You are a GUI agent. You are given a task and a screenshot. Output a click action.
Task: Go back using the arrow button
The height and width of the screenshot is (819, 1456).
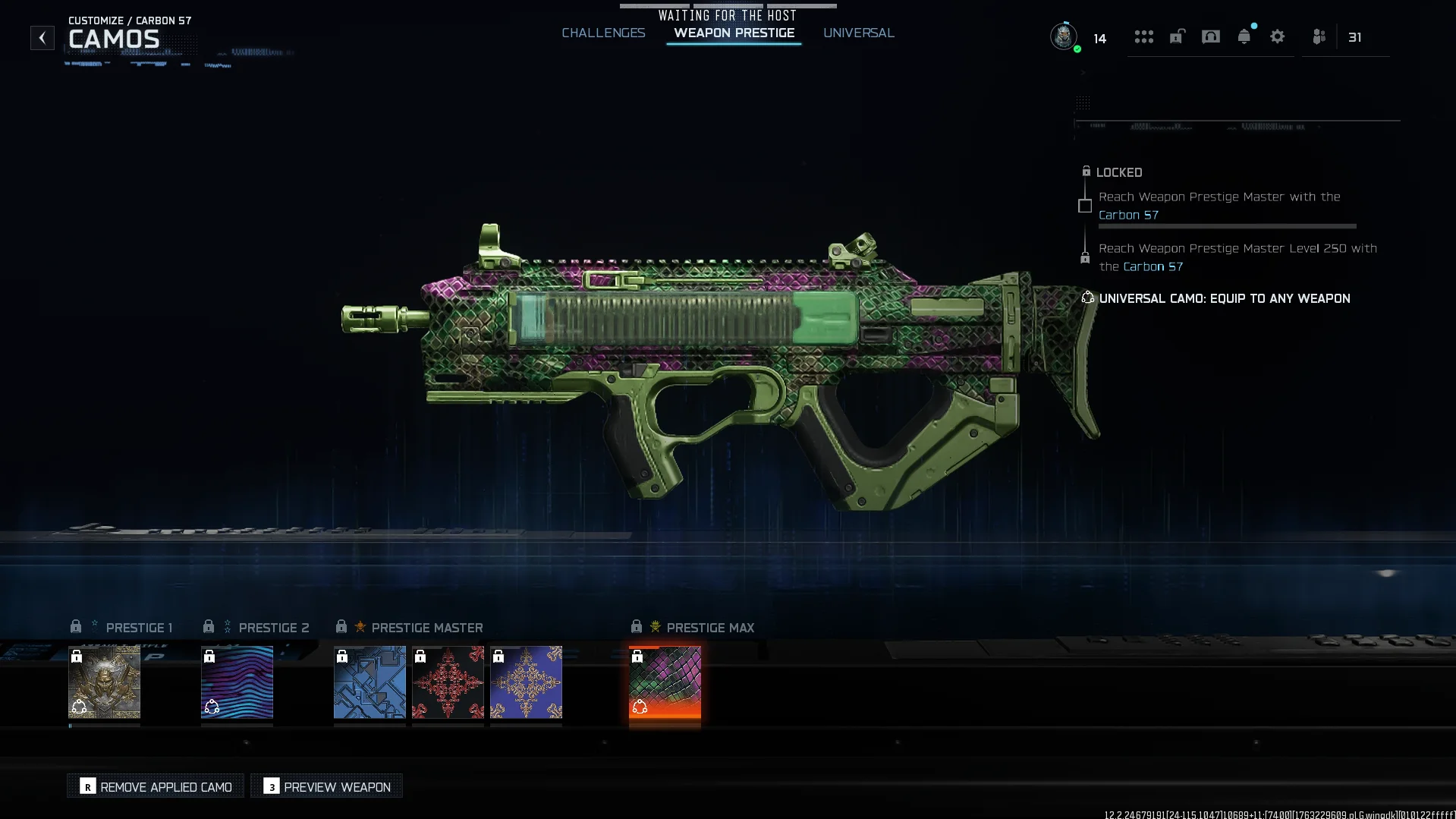42,37
